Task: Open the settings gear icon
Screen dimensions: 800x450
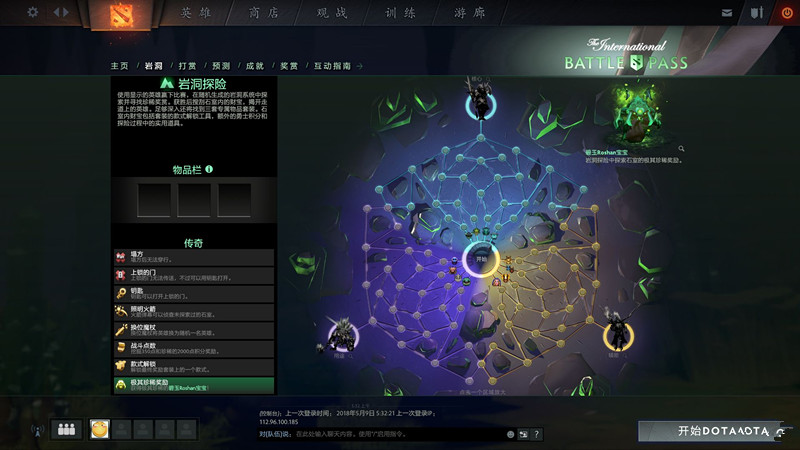Action: 33,12
